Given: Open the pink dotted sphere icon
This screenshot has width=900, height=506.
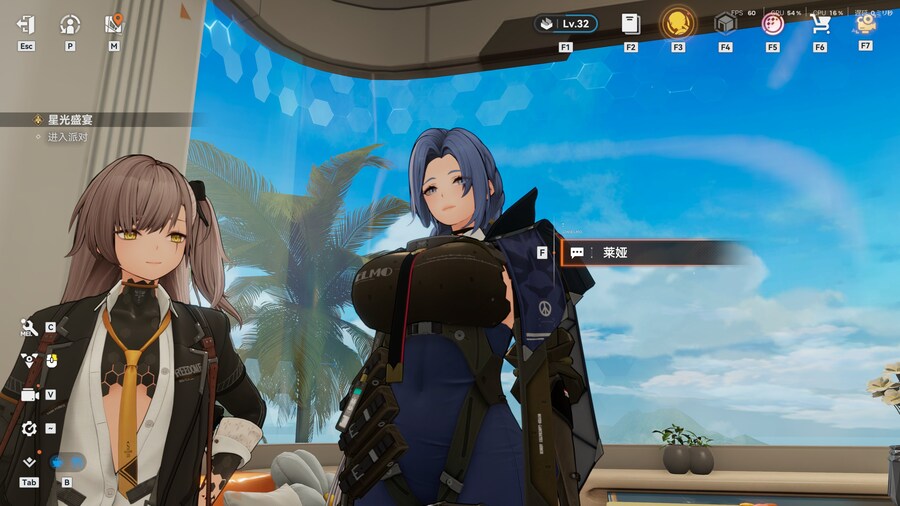Looking at the screenshot, I should tap(772, 24).
